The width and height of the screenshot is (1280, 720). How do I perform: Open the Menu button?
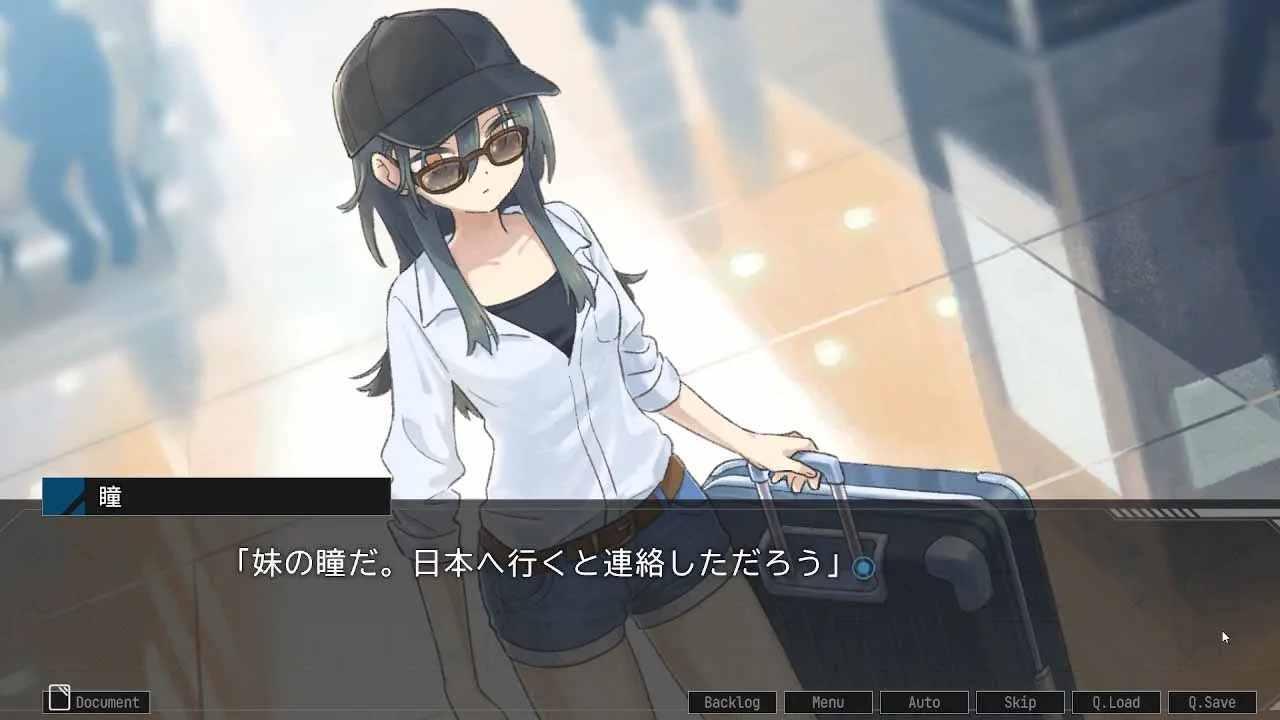click(x=828, y=702)
